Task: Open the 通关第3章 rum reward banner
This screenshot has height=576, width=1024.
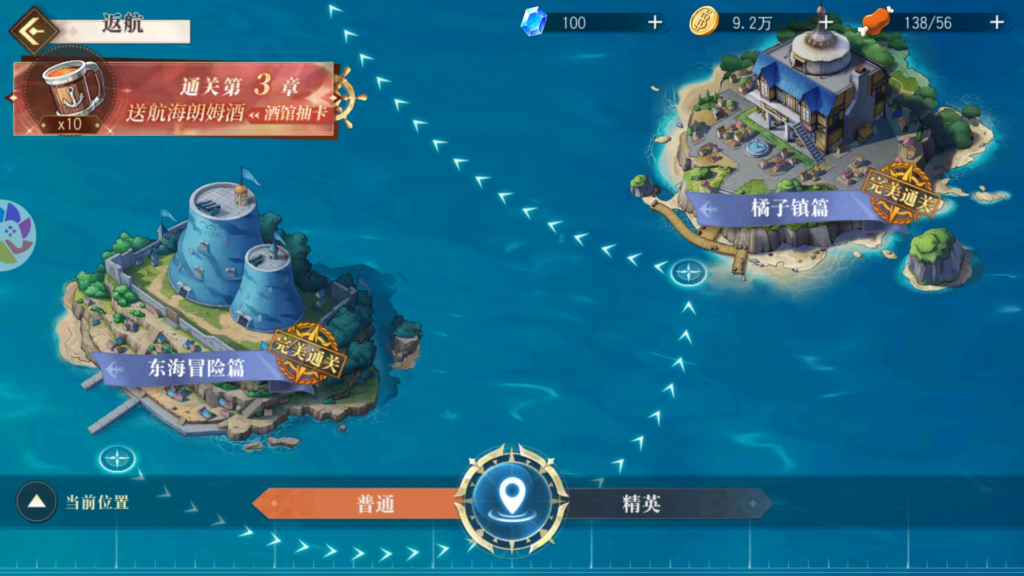Action: click(175, 98)
